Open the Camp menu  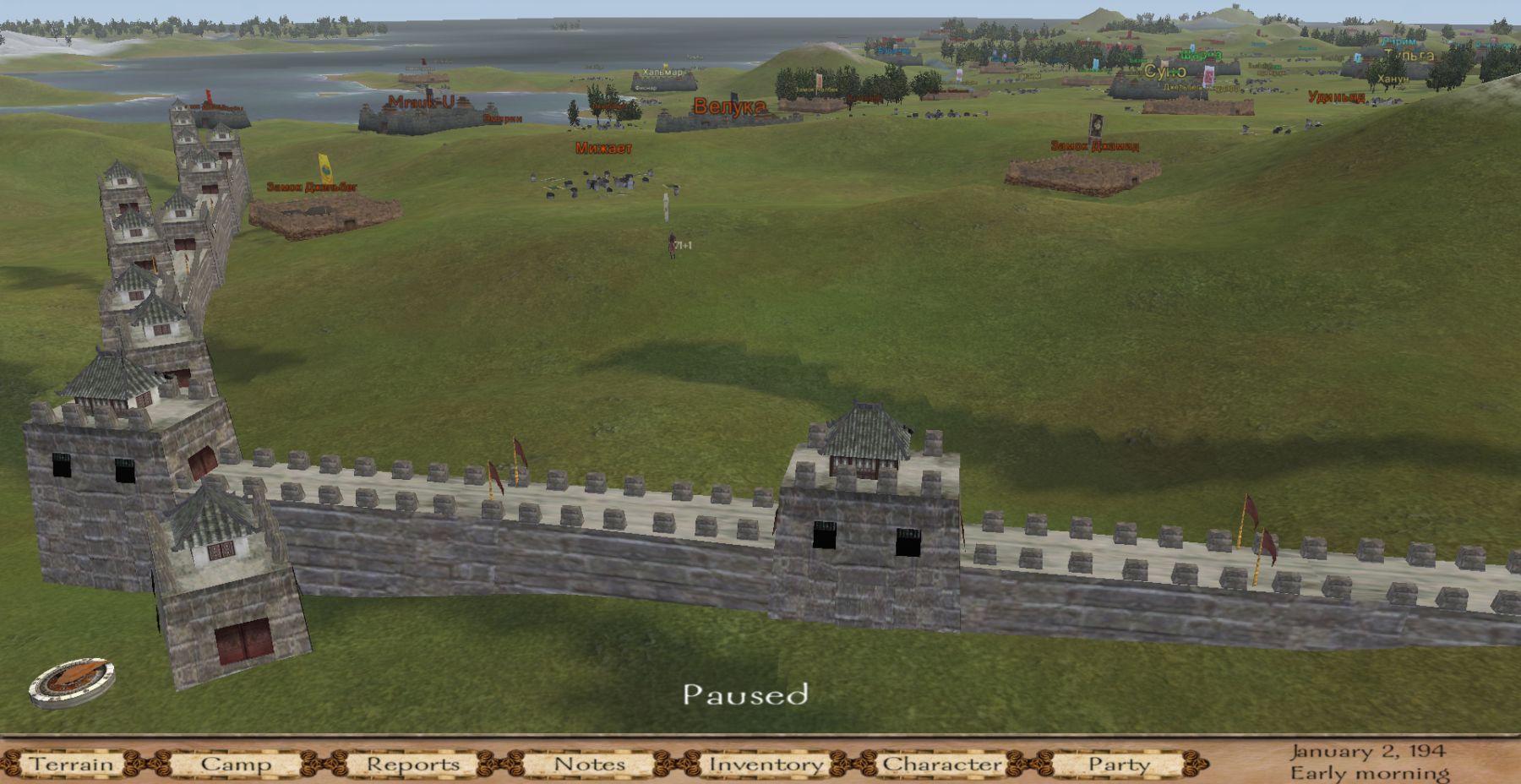[236, 765]
